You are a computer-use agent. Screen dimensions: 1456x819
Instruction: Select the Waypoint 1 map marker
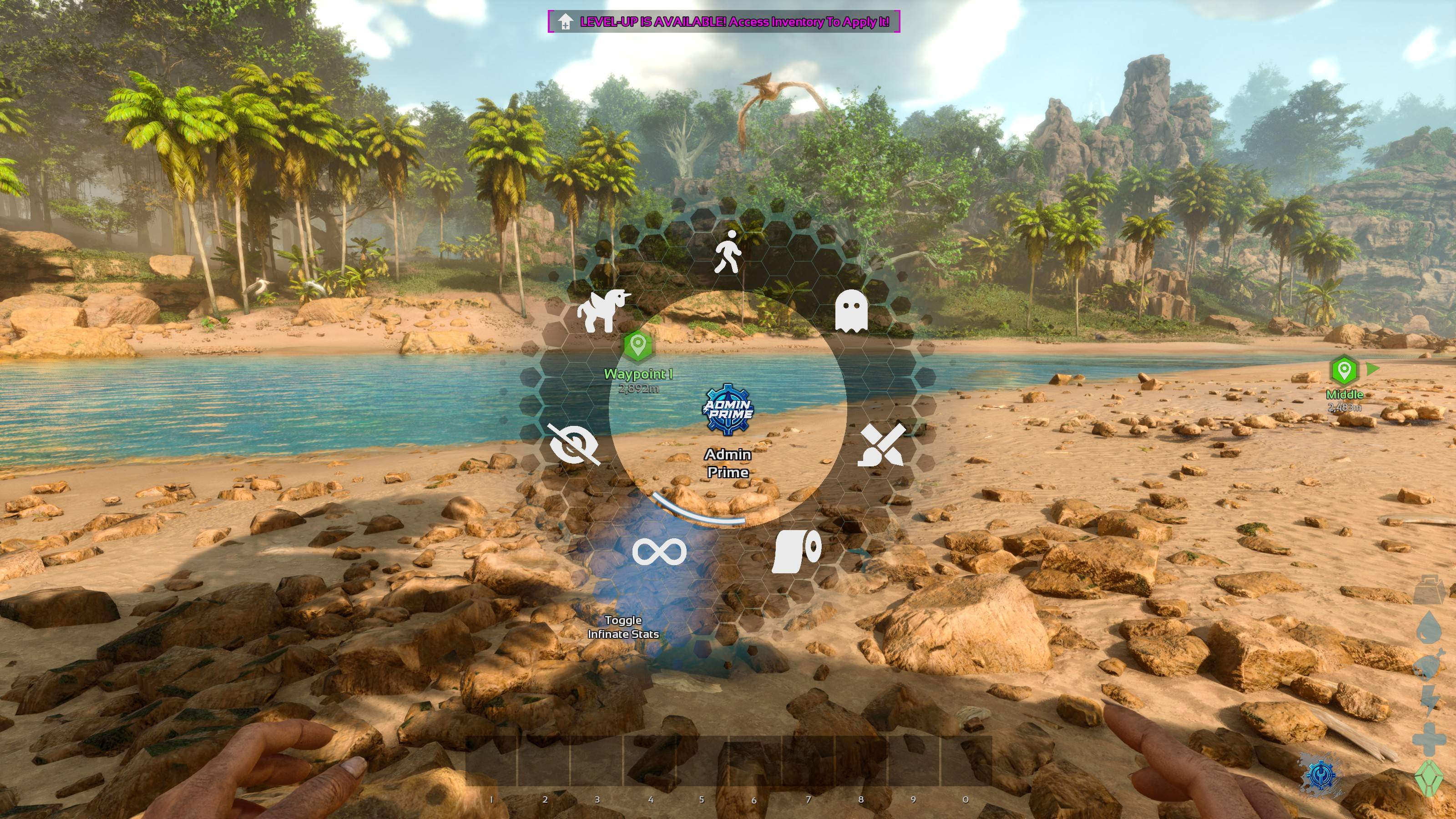[x=637, y=345]
